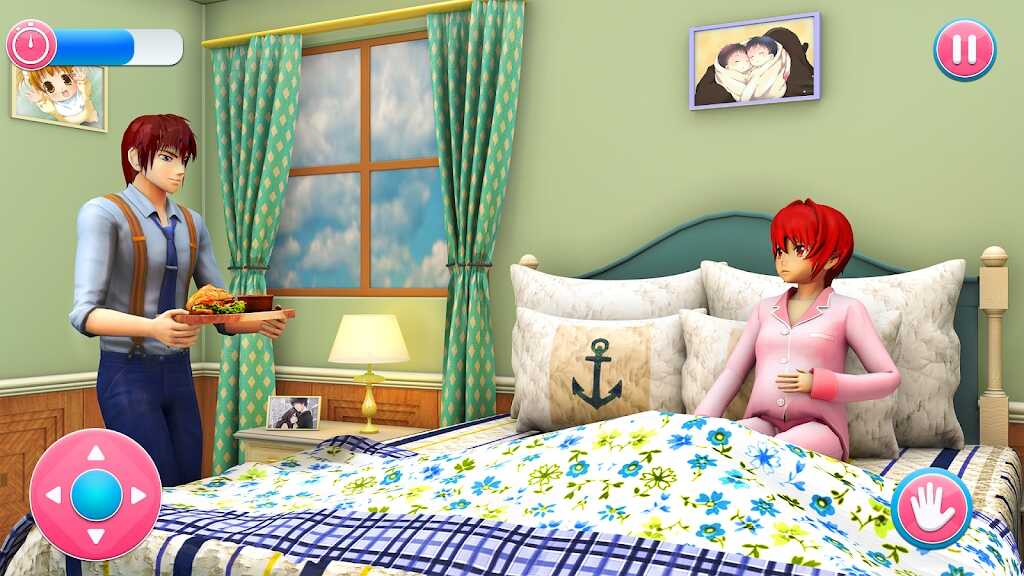Viewport: 1024px width, 576px height.
Task: Click the blue center knob of the joystick
Action: pos(96,495)
